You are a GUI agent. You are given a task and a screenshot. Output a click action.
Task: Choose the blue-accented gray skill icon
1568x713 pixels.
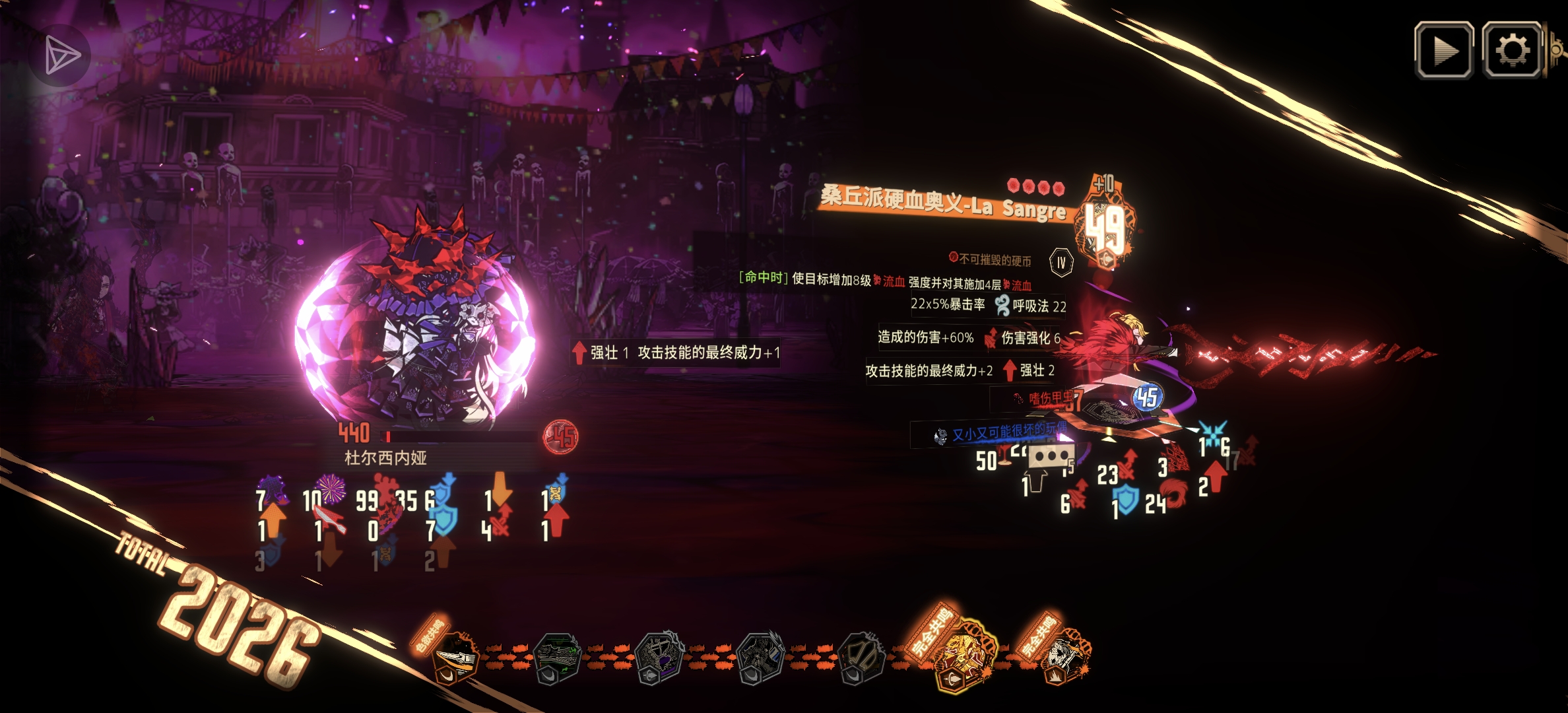pos(760,658)
